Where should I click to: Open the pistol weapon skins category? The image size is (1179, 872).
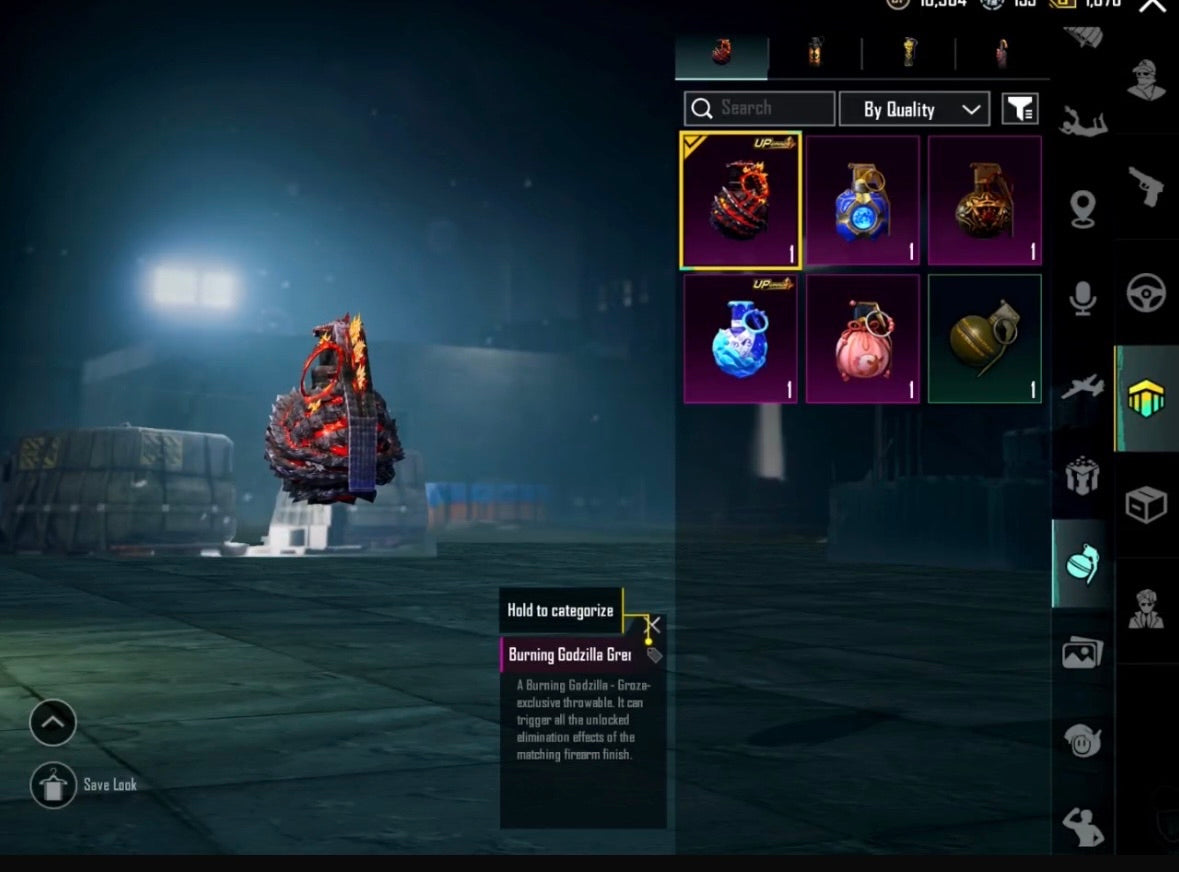(x=1146, y=186)
